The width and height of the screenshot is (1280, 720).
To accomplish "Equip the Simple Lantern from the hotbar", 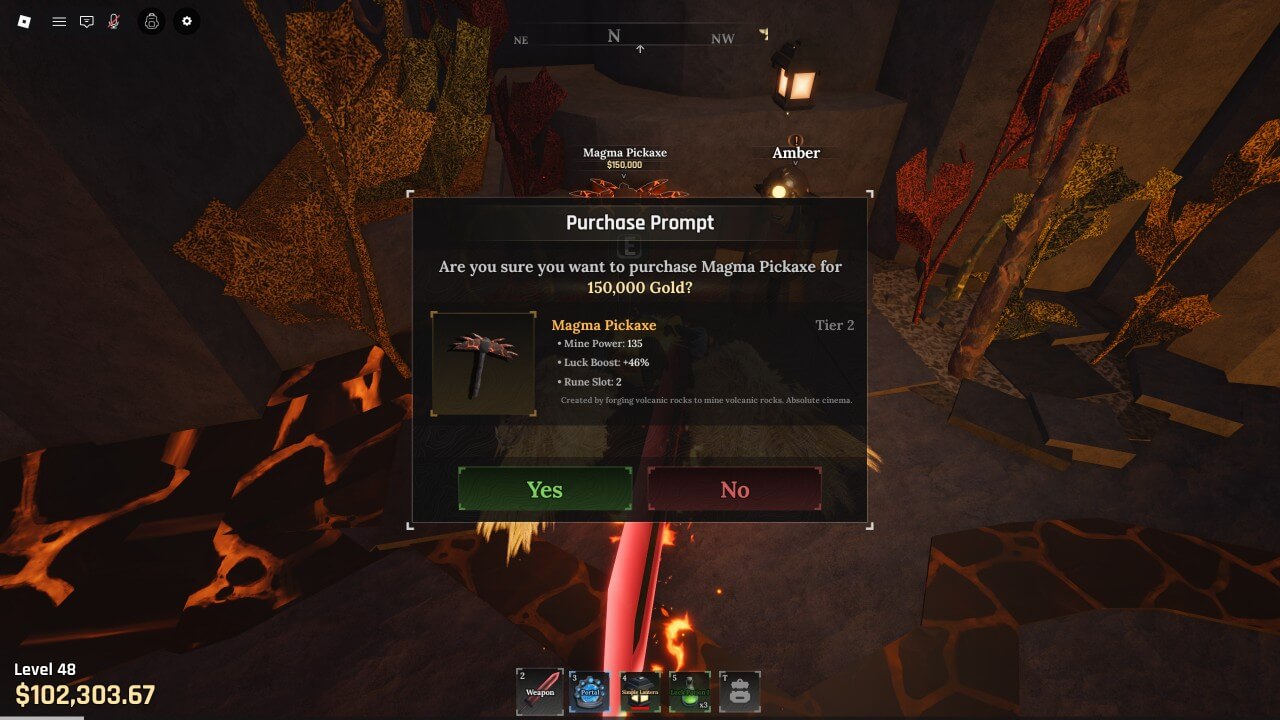I will pos(640,692).
